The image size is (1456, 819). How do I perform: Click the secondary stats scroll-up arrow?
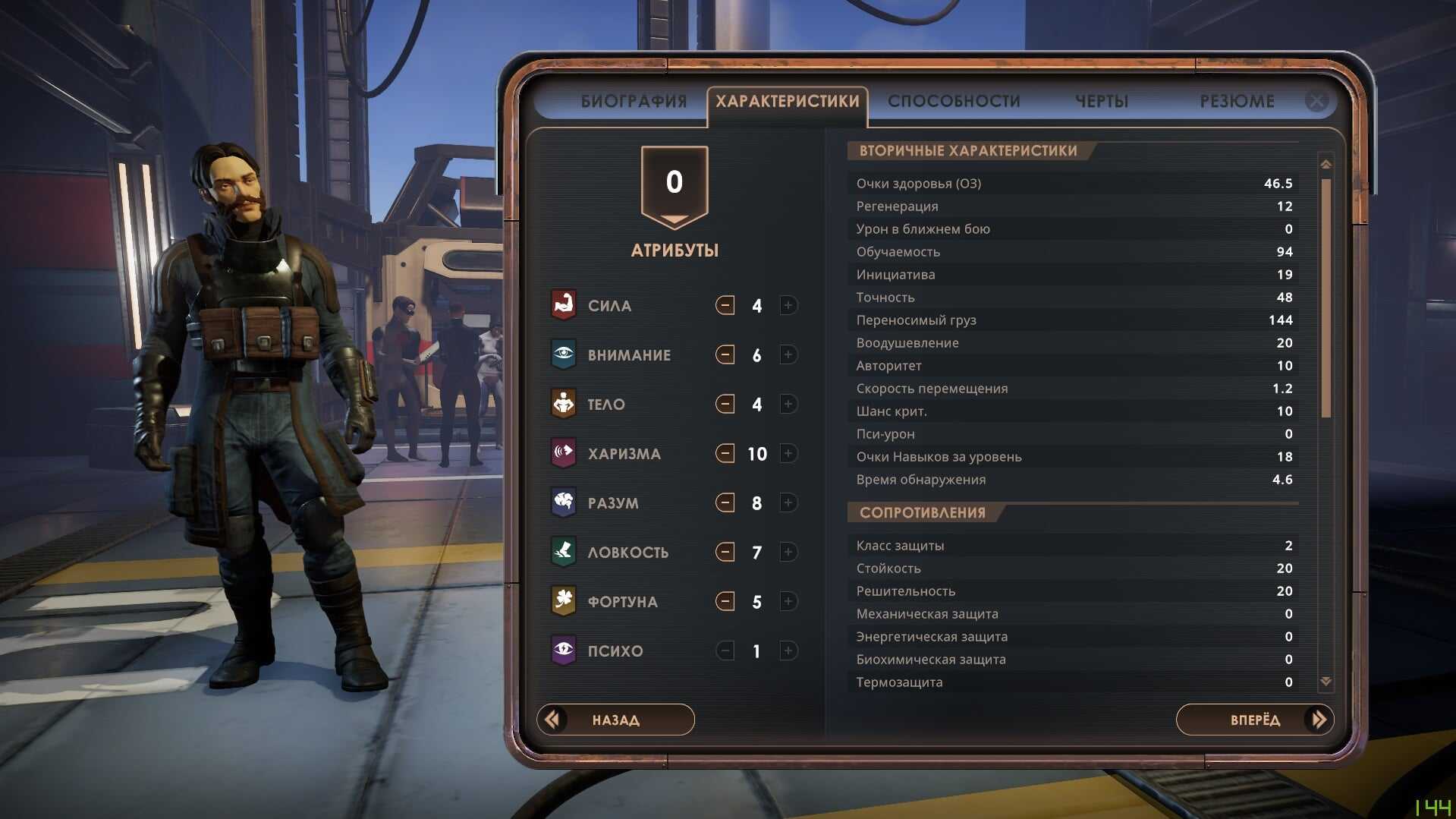1325,164
